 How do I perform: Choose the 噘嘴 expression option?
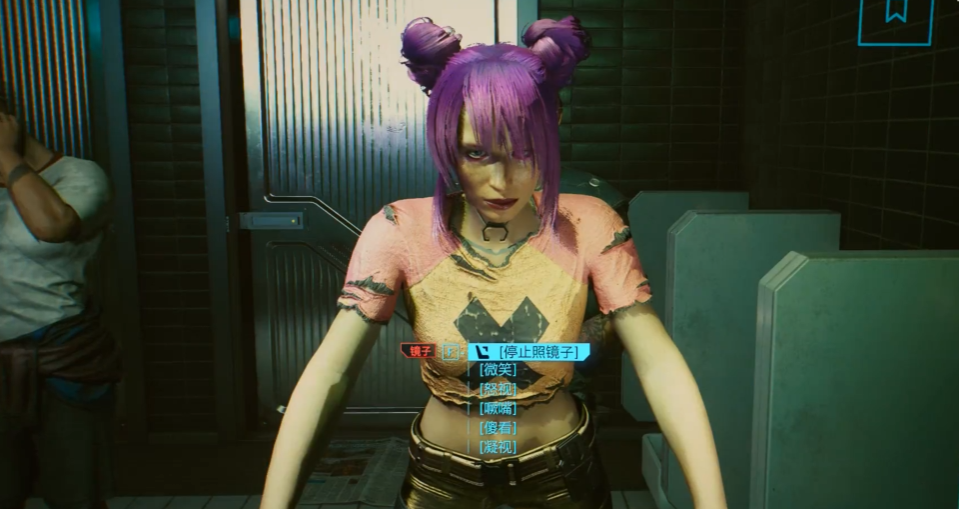(x=498, y=408)
